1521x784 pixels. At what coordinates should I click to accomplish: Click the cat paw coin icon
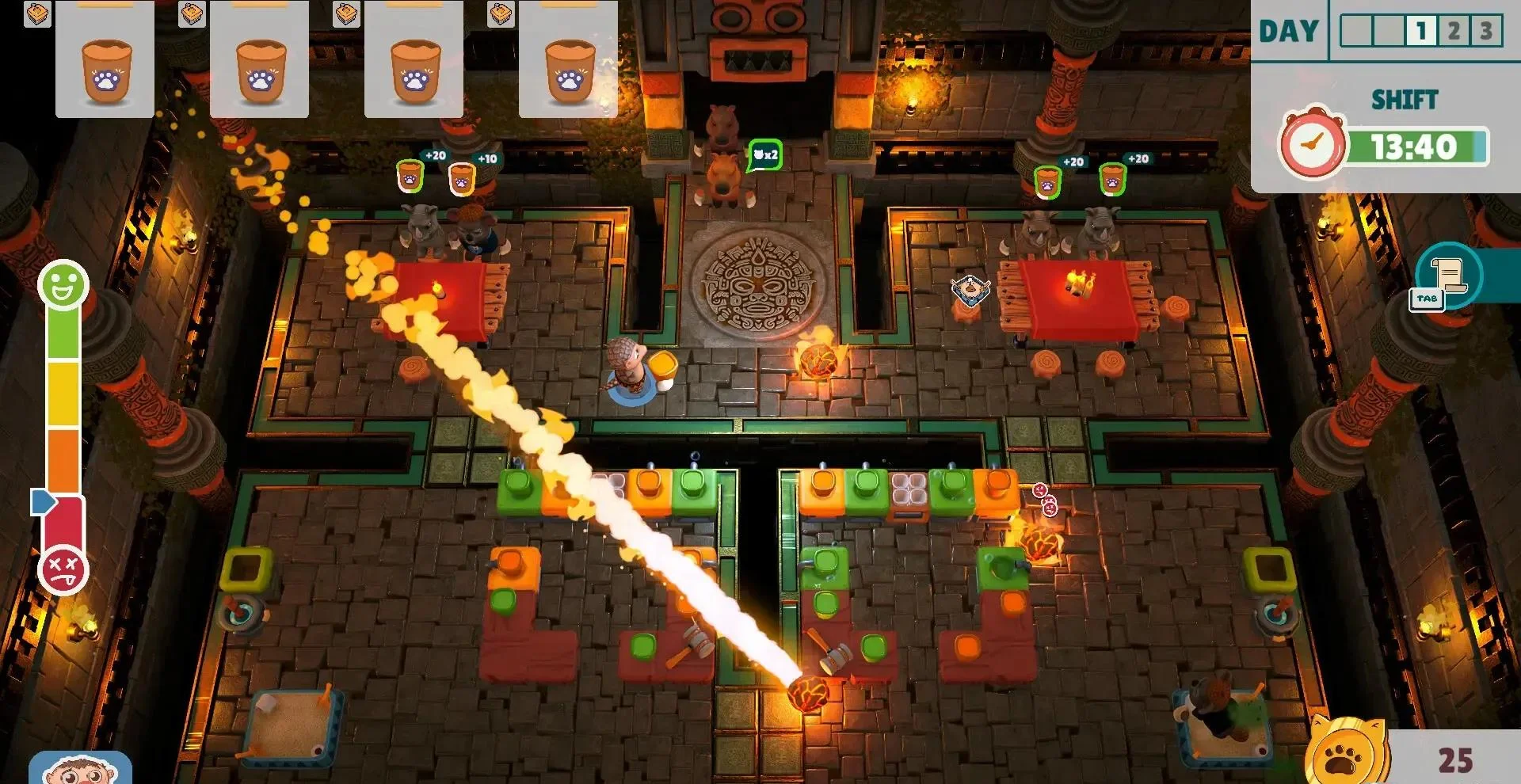point(1345,754)
